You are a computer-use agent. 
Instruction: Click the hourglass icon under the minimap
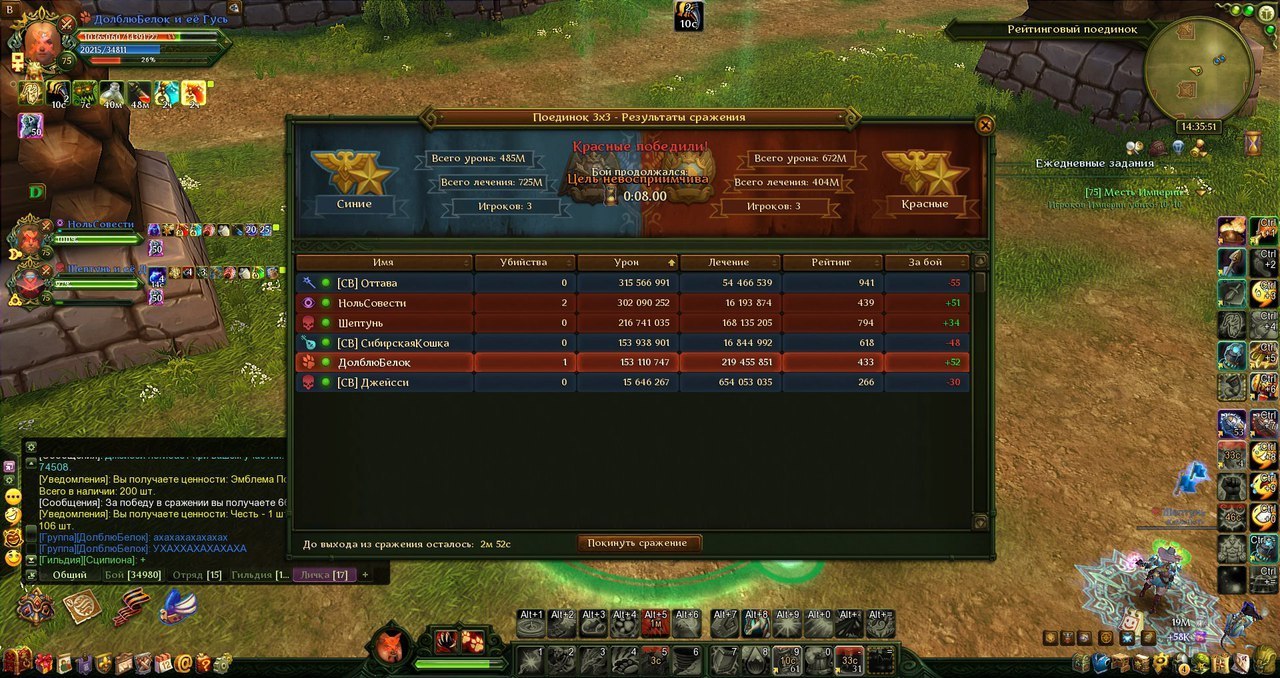pos(1253,144)
